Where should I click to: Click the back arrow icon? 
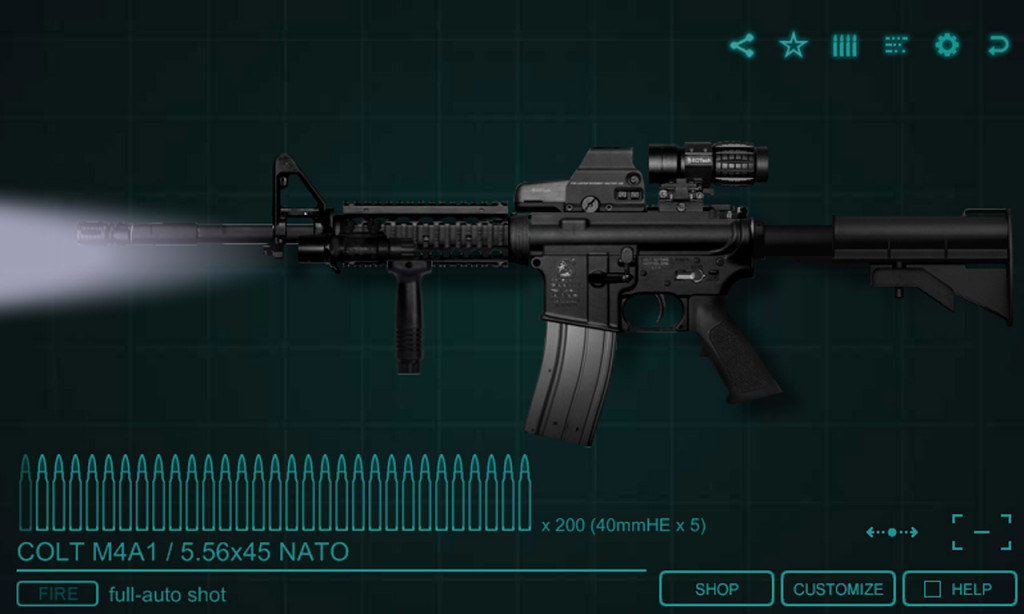tap(997, 45)
